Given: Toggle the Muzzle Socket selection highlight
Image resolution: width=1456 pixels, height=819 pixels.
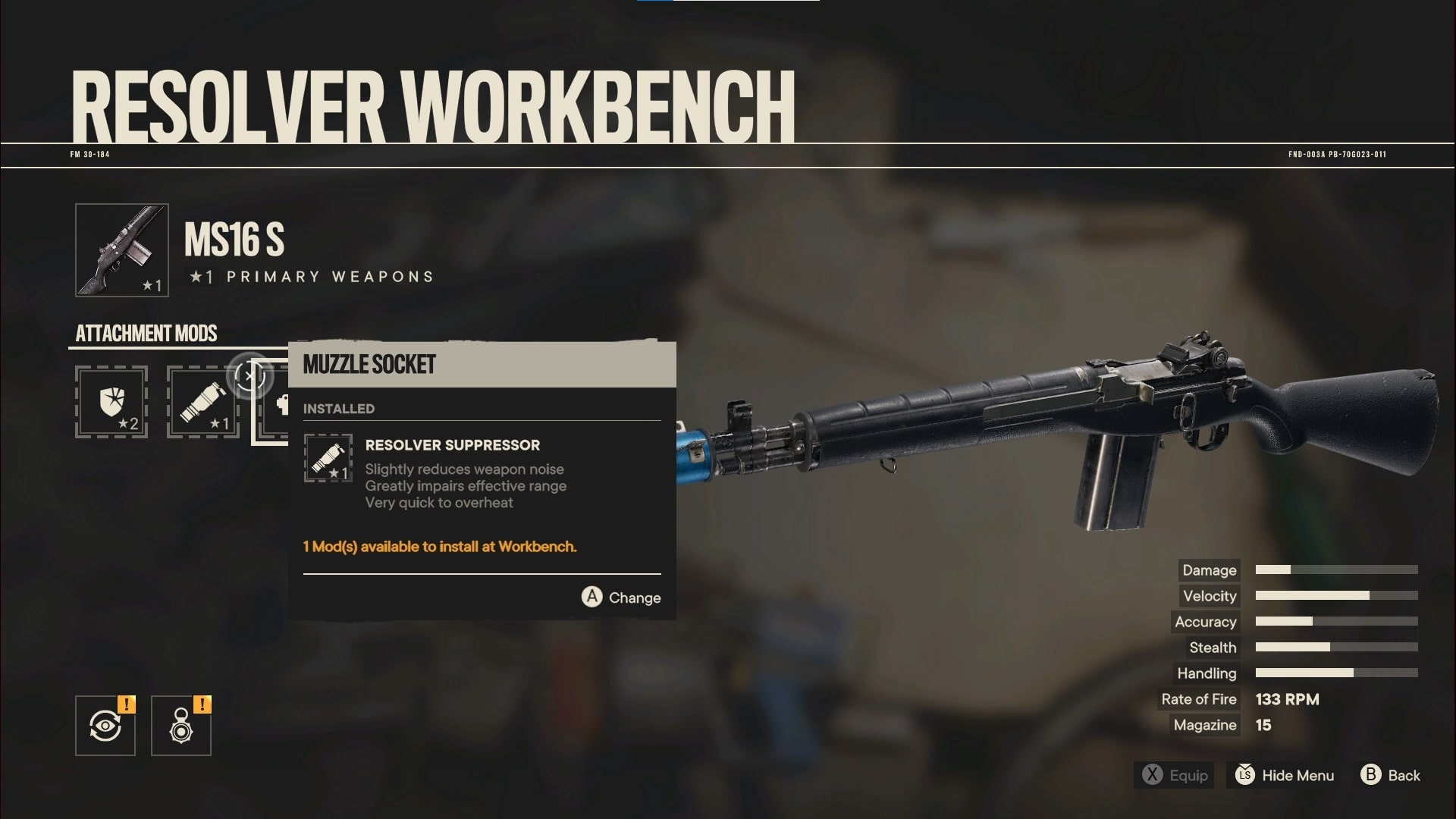Looking at the screenshot, I should point(482,365).
